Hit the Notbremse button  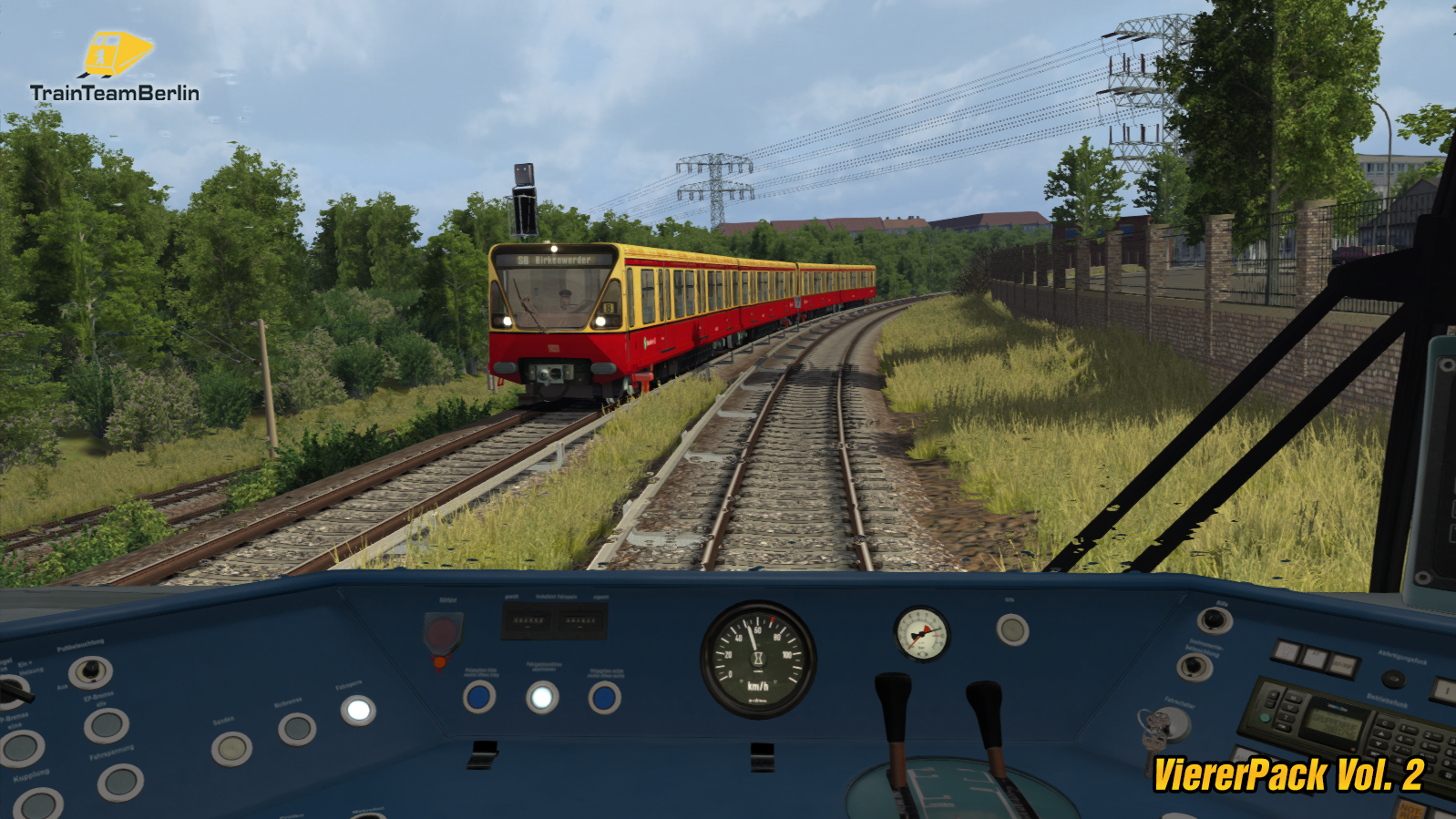coord(297,729)
